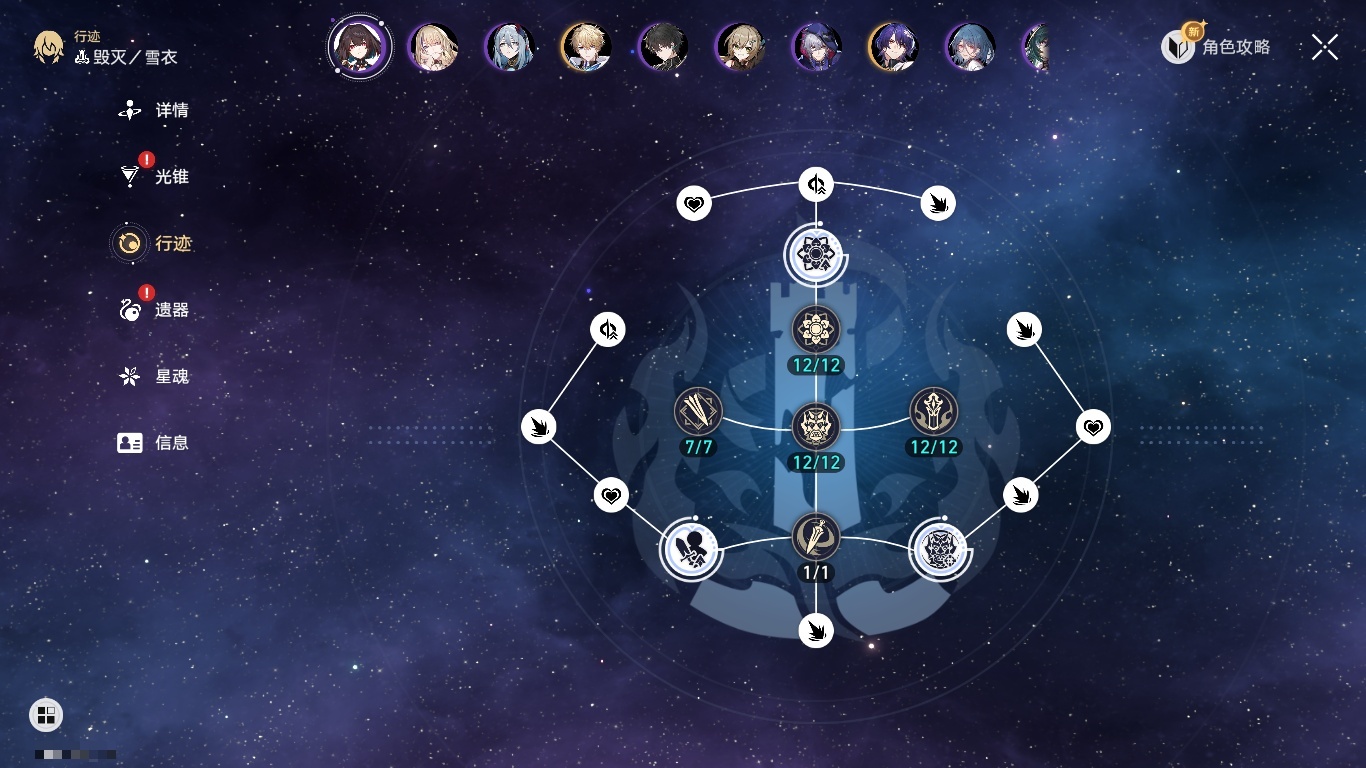The width and height of the screenshot is (1366, 768).
Task: Select the heart stat node at far right
Action: tap(1094, 428)
